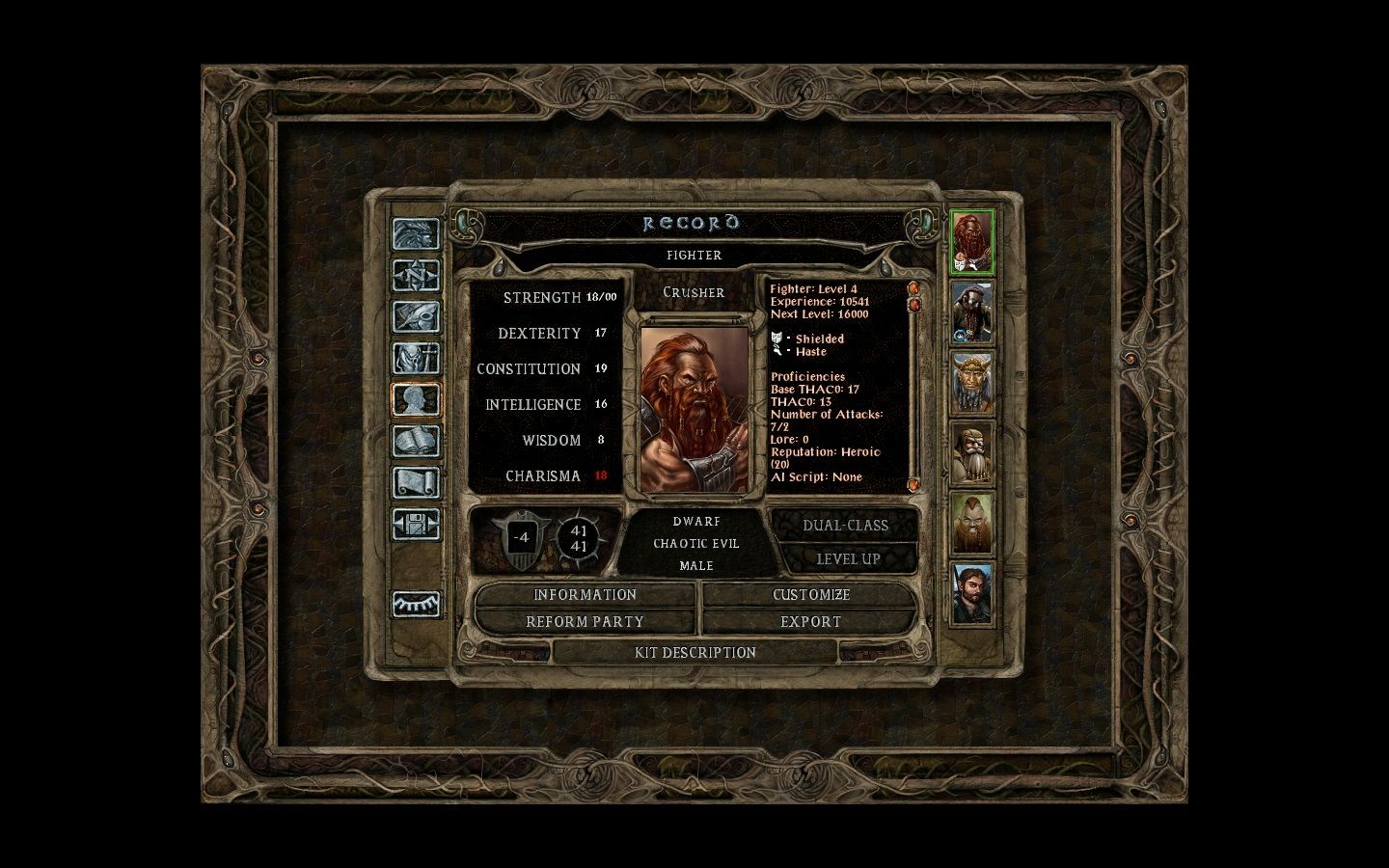1389x868 pixels.
Task: Choose Reform Party
Action: [585, 622]
